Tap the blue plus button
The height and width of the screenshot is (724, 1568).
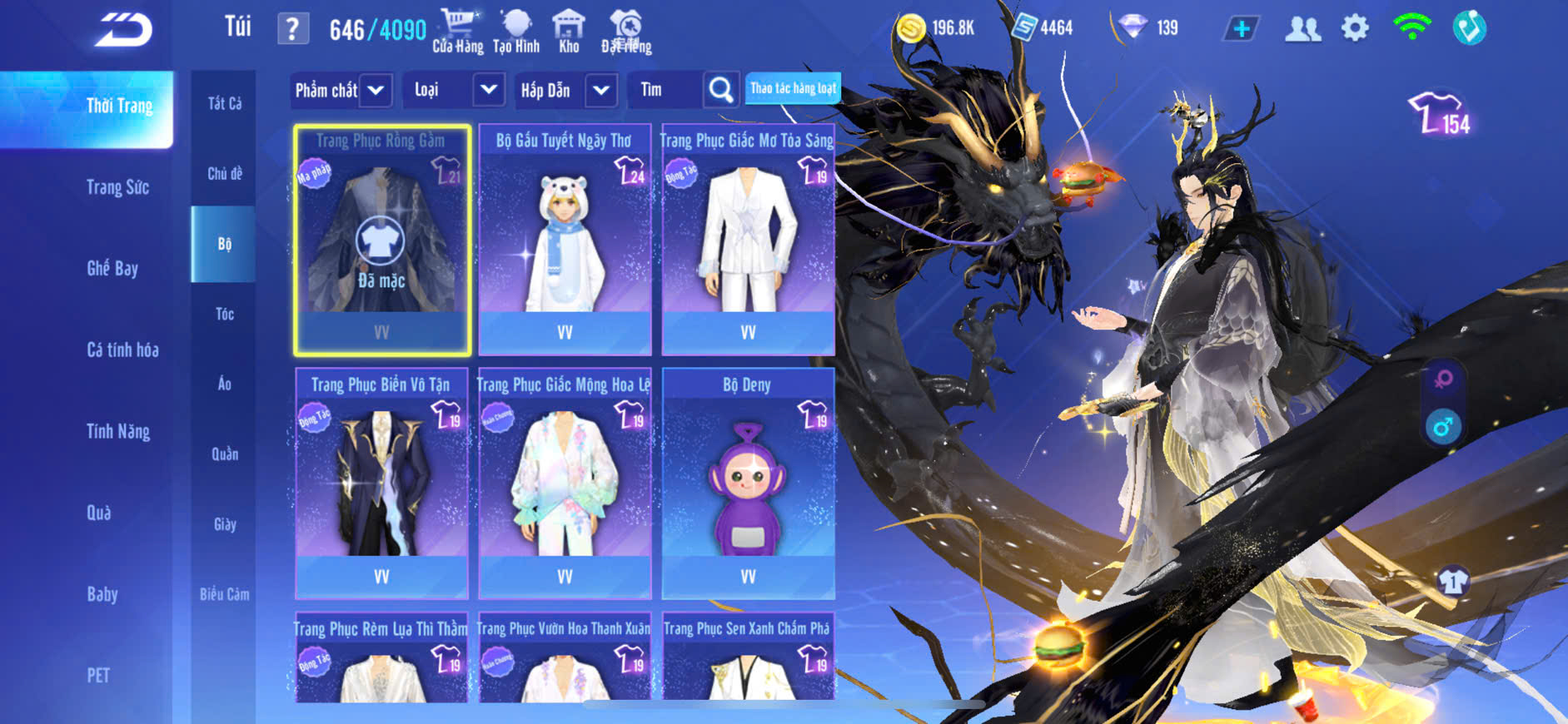coord(1241,28)
